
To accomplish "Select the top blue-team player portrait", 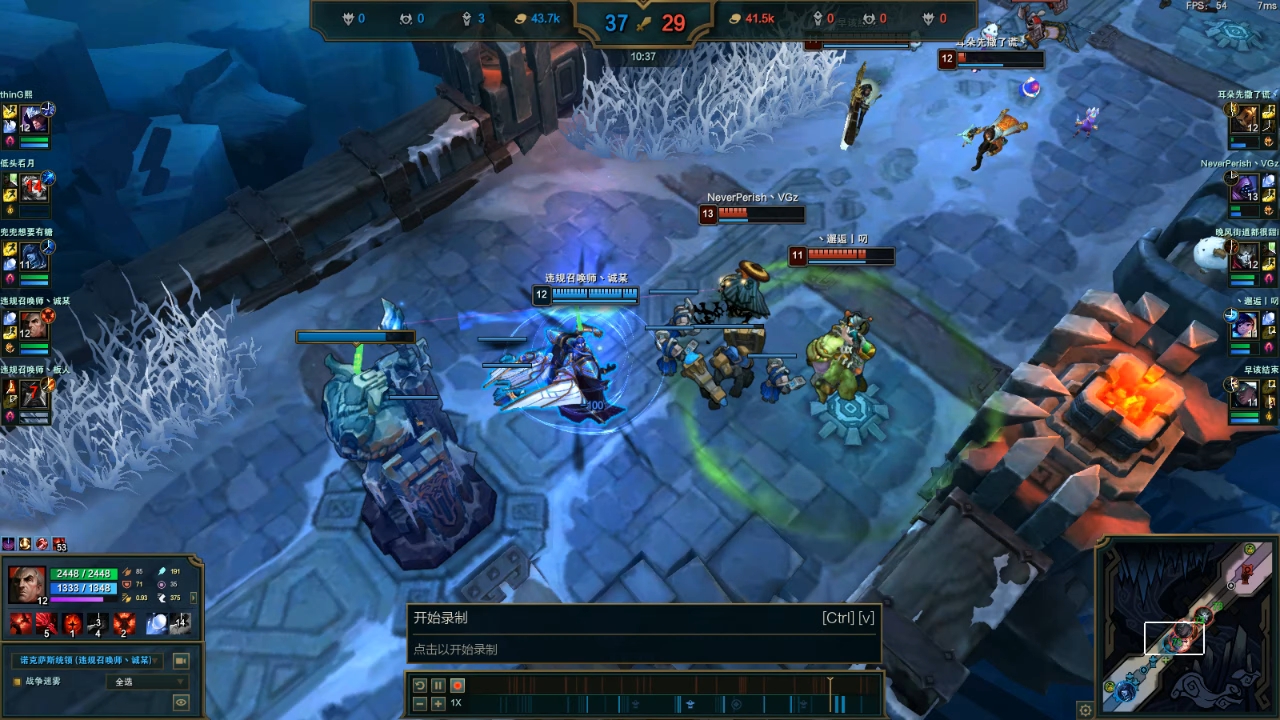I will click(x=33, y=119).
